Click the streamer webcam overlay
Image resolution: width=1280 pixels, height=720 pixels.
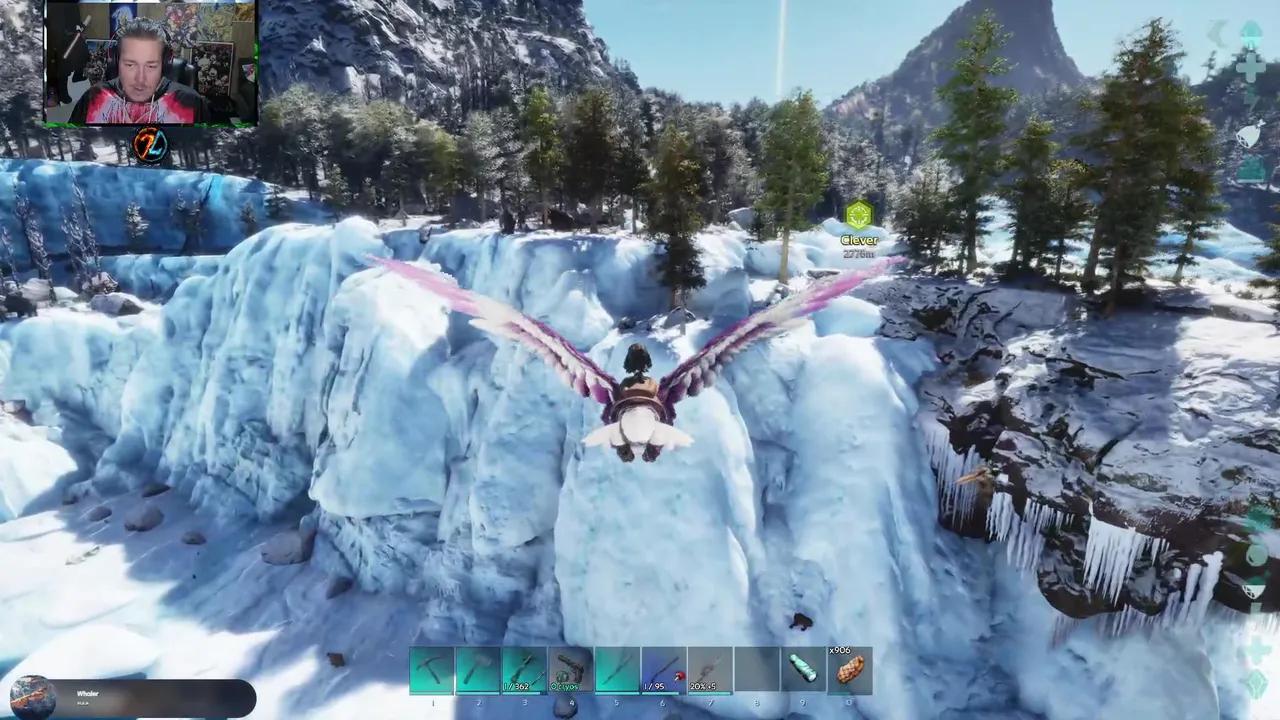(x=151, y=62)
